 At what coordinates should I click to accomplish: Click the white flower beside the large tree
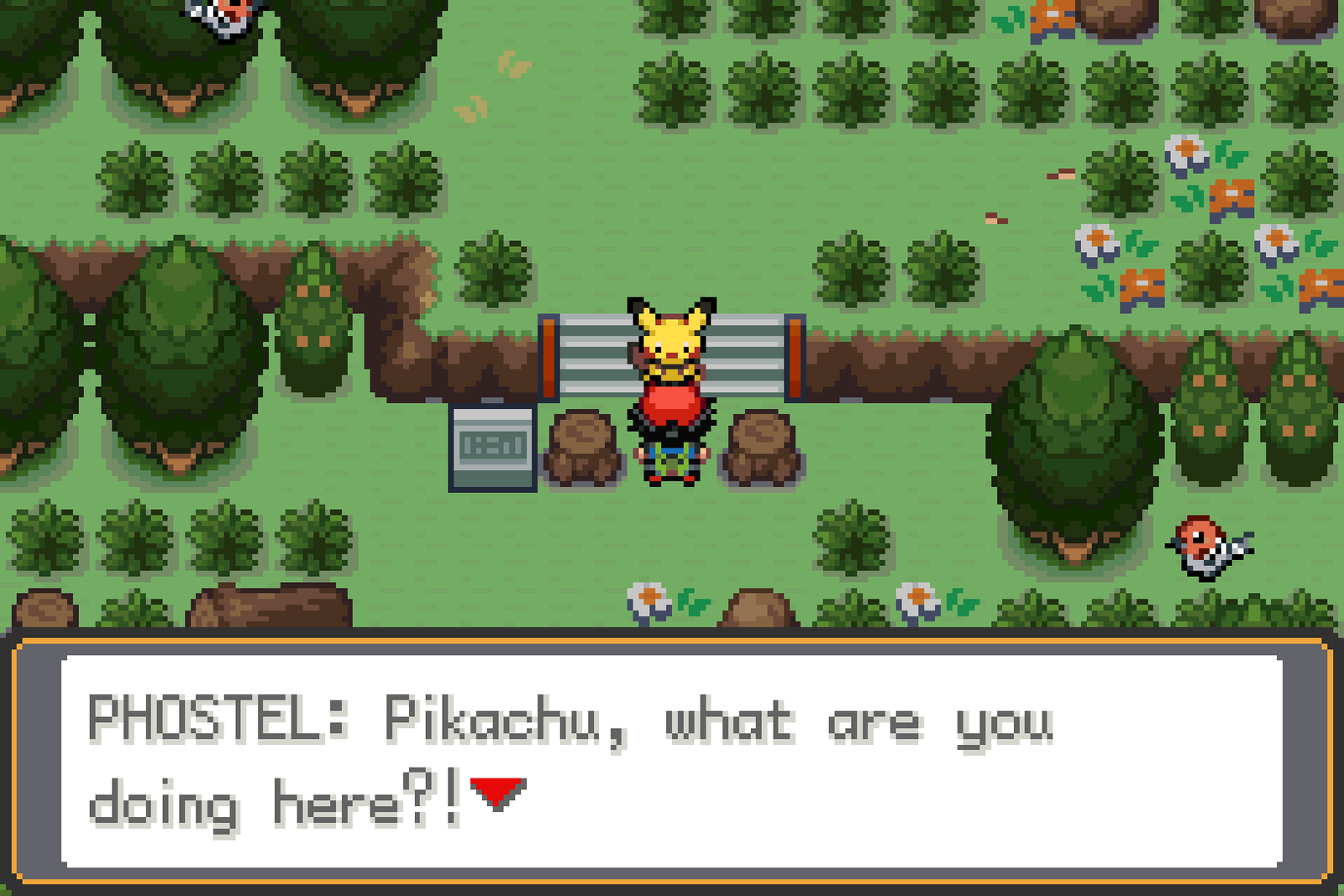[916, 598]
